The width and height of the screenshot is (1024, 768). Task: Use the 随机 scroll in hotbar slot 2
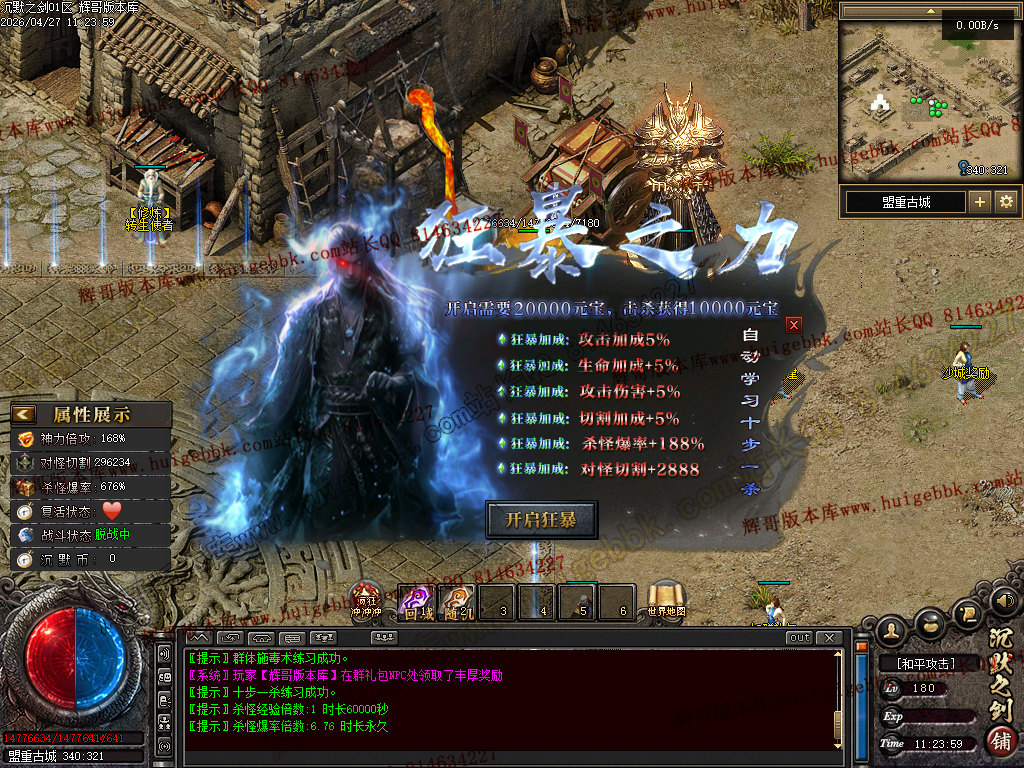(x=457, y=602)
